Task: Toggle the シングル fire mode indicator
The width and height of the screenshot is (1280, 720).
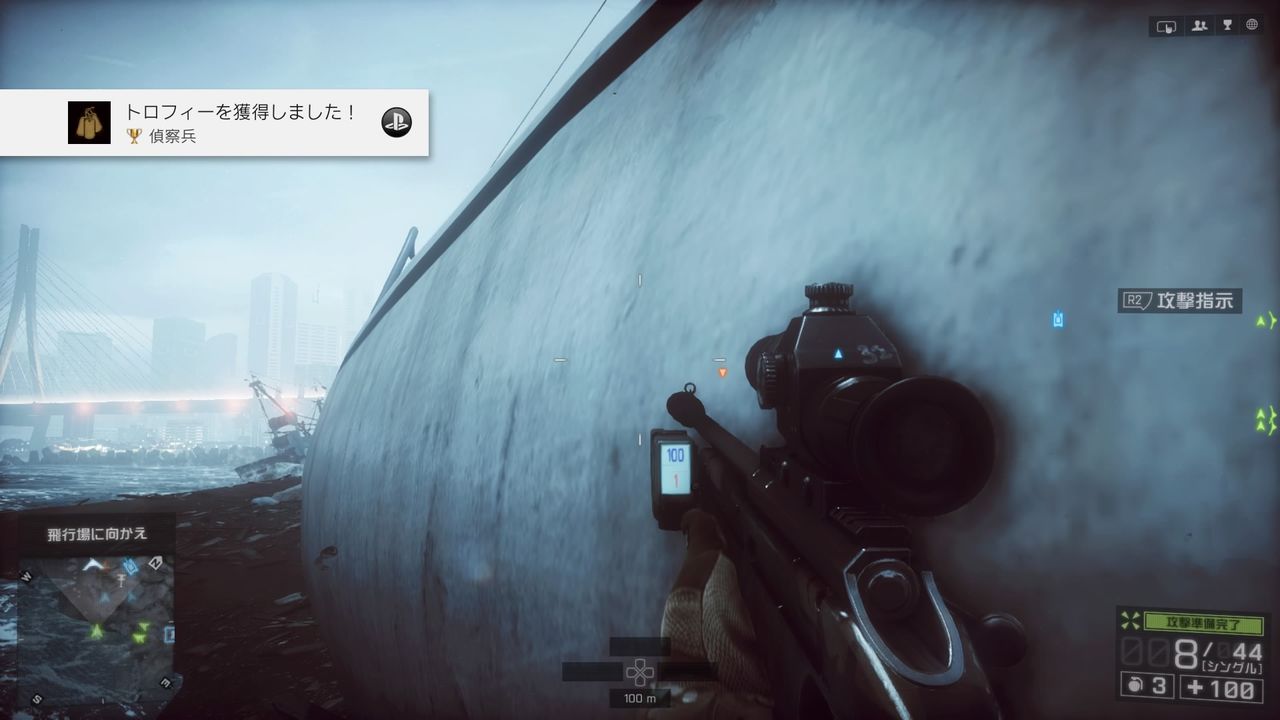Action: pyautogui.click(x=1233, y=665)
